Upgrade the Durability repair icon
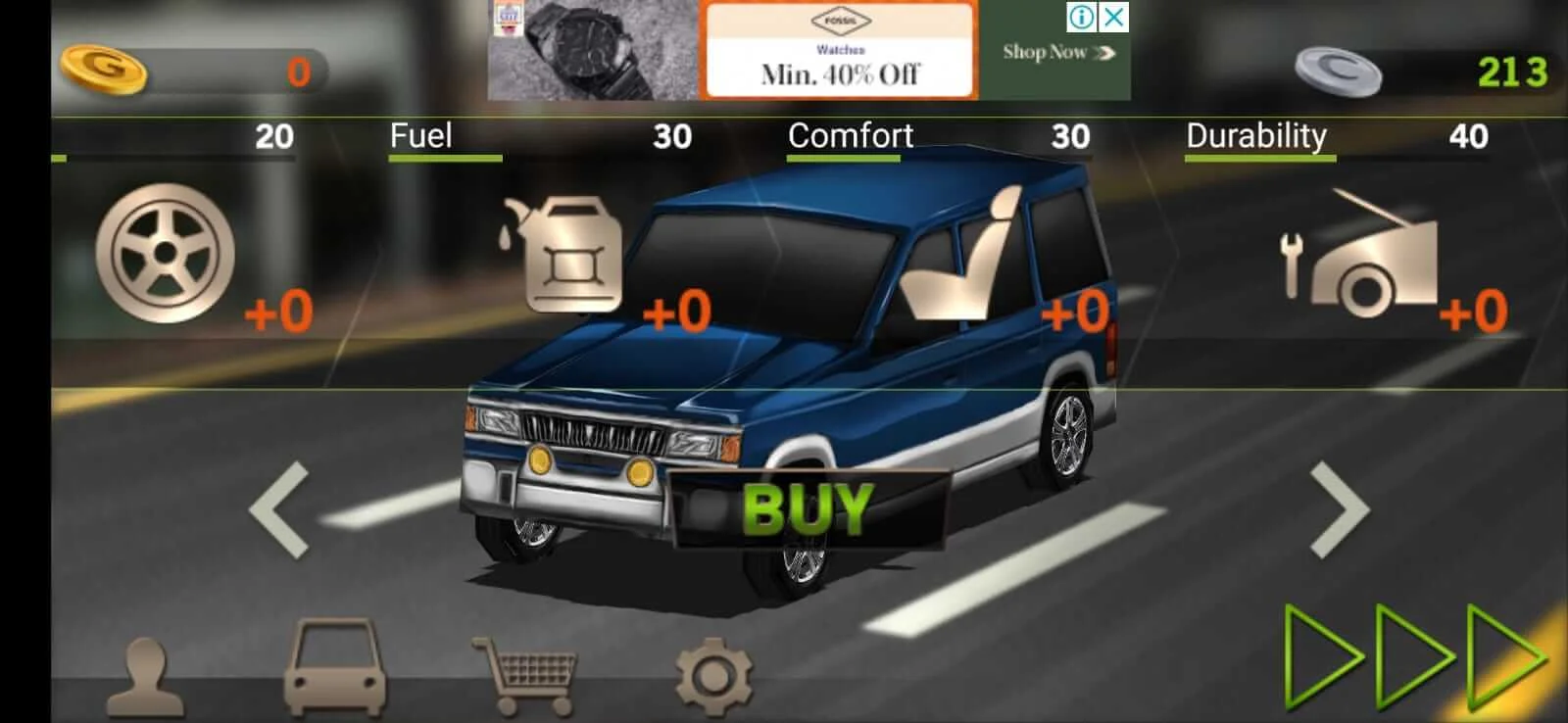 1361,257
